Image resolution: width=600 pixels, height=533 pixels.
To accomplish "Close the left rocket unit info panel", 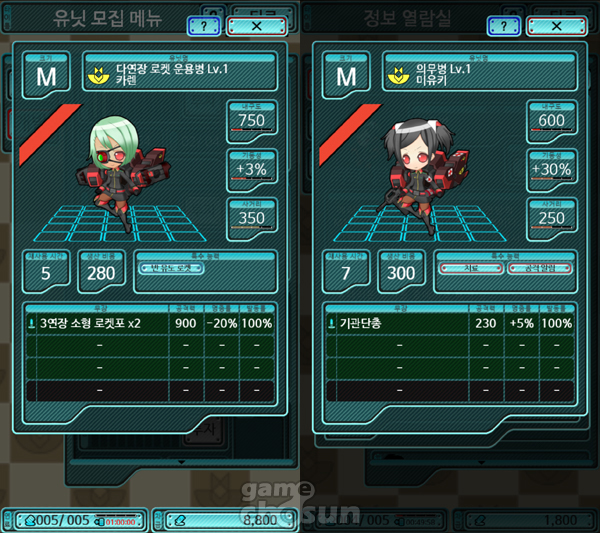I will (257, 26).
